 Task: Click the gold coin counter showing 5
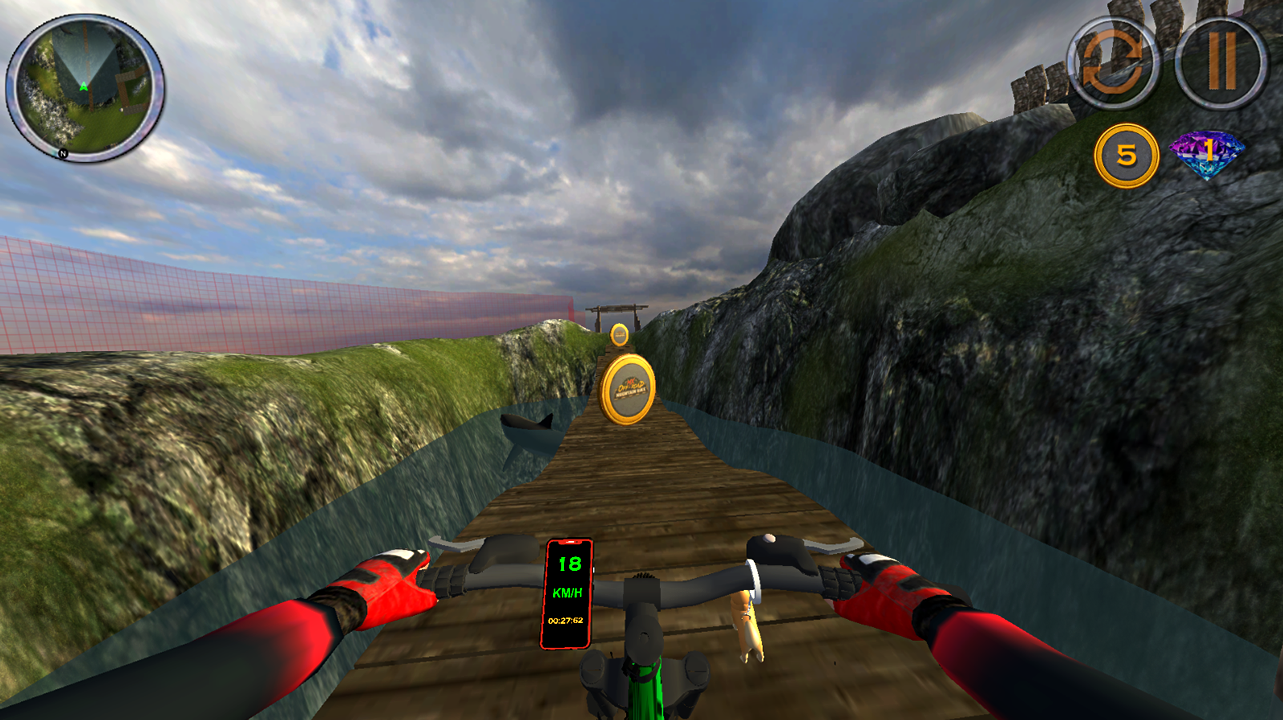[1128, 152]
